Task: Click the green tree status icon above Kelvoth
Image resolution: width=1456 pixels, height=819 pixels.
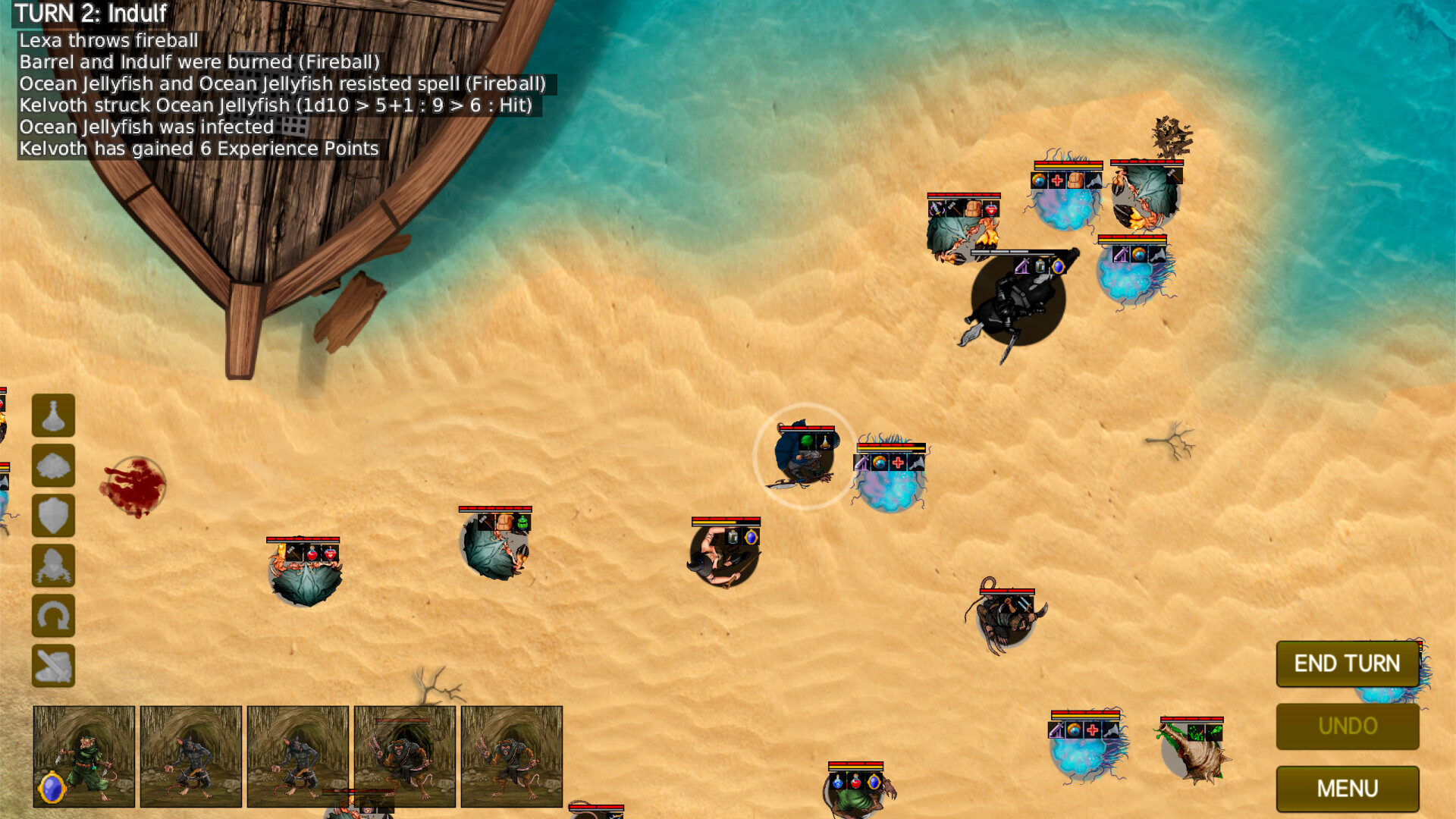Action: click(x=807, y=442)
